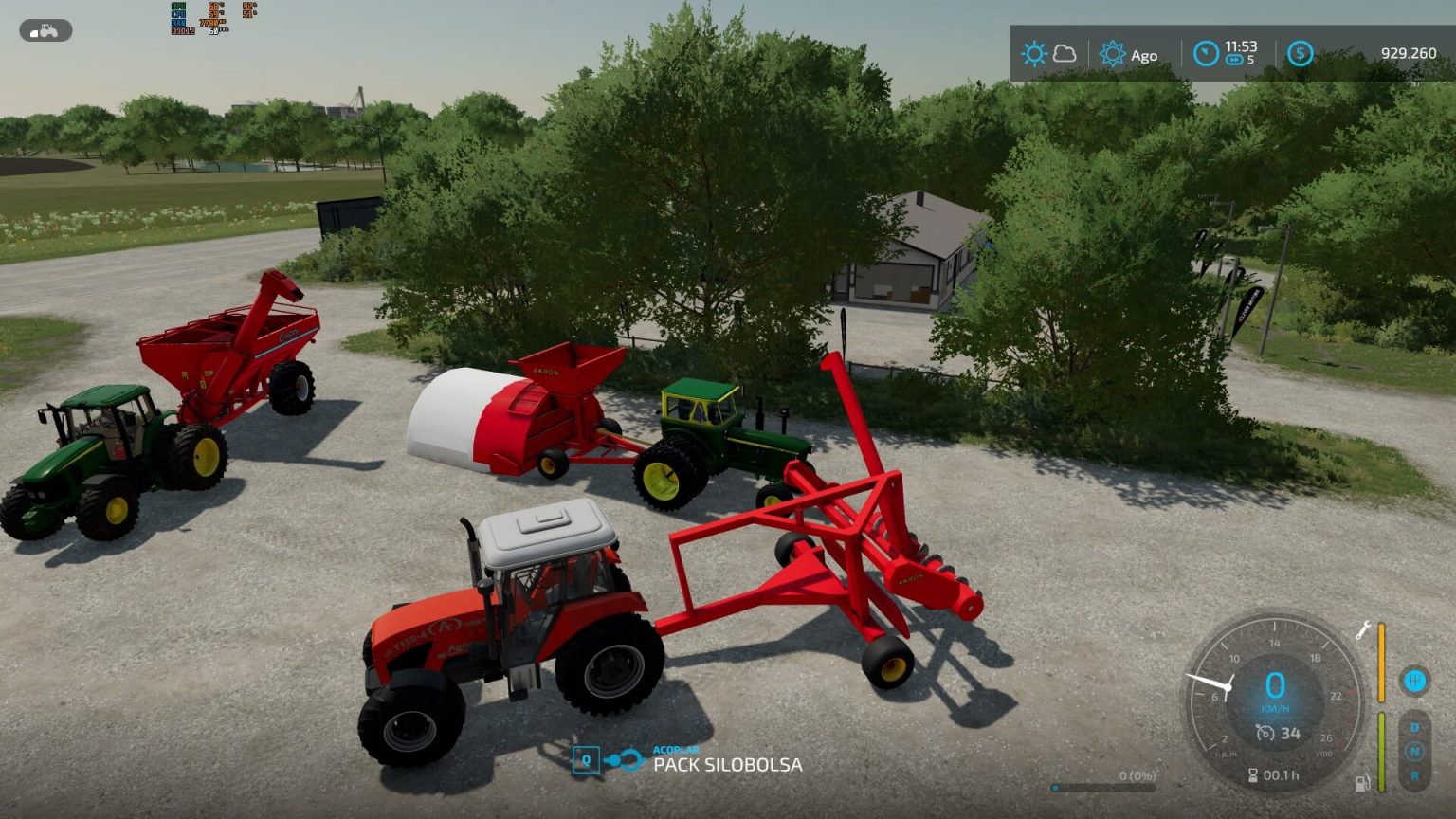Click the sun weather icon in the HUD
The image size is (1456, 819).
(1033, 53)
